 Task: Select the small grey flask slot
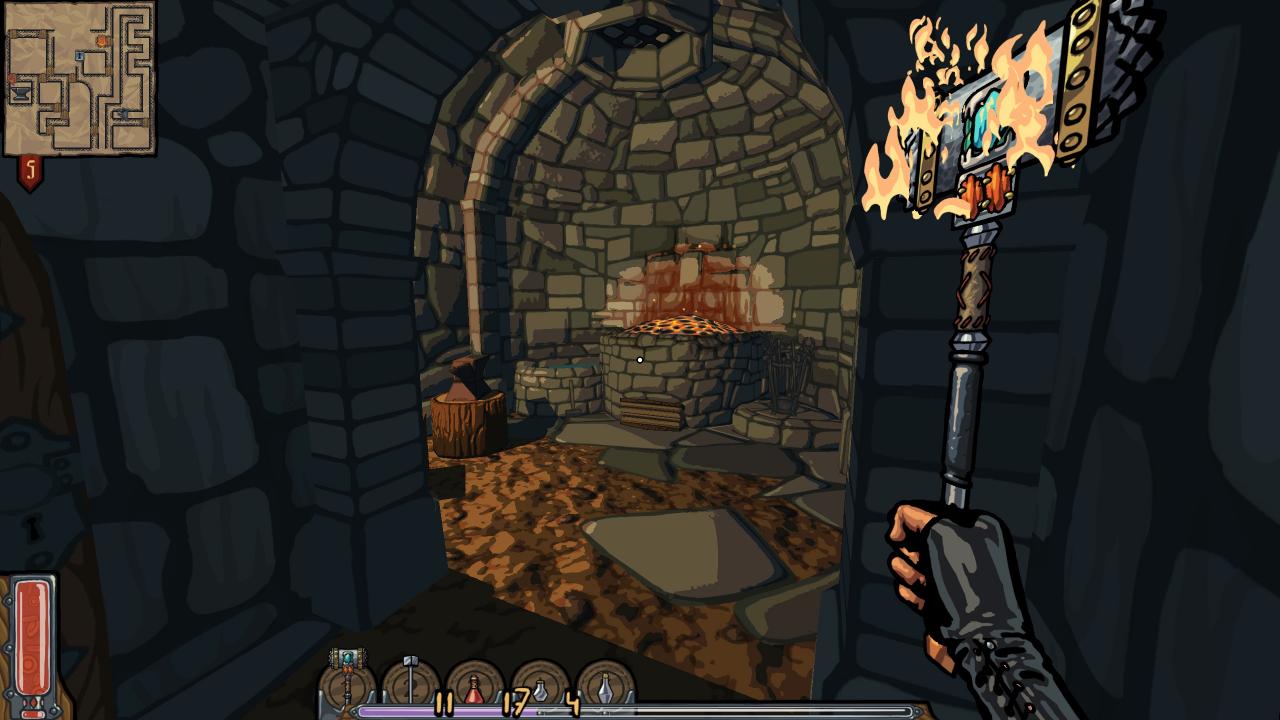click(540, 688)
